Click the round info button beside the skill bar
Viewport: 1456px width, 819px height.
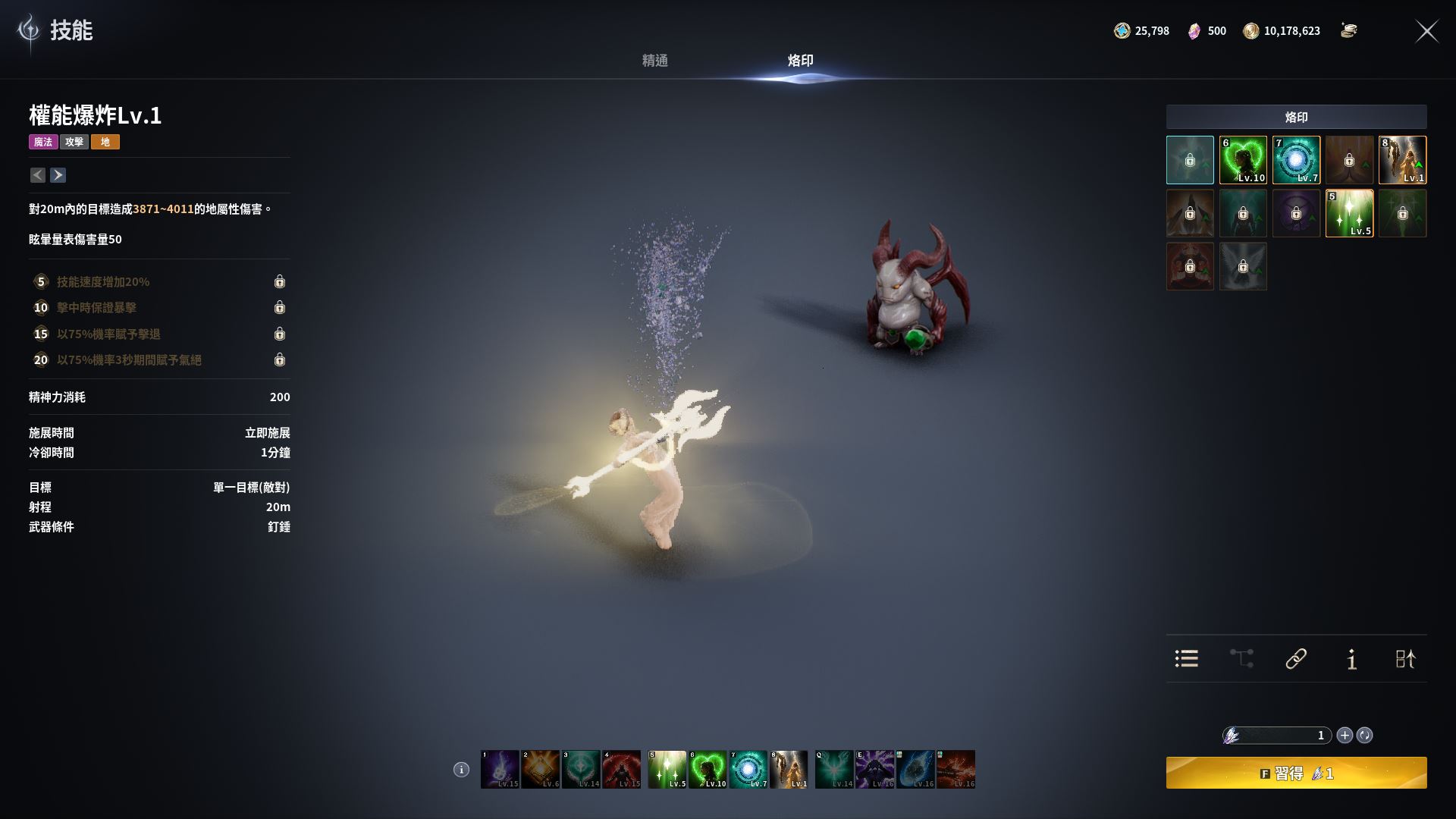tap(461, 770)
